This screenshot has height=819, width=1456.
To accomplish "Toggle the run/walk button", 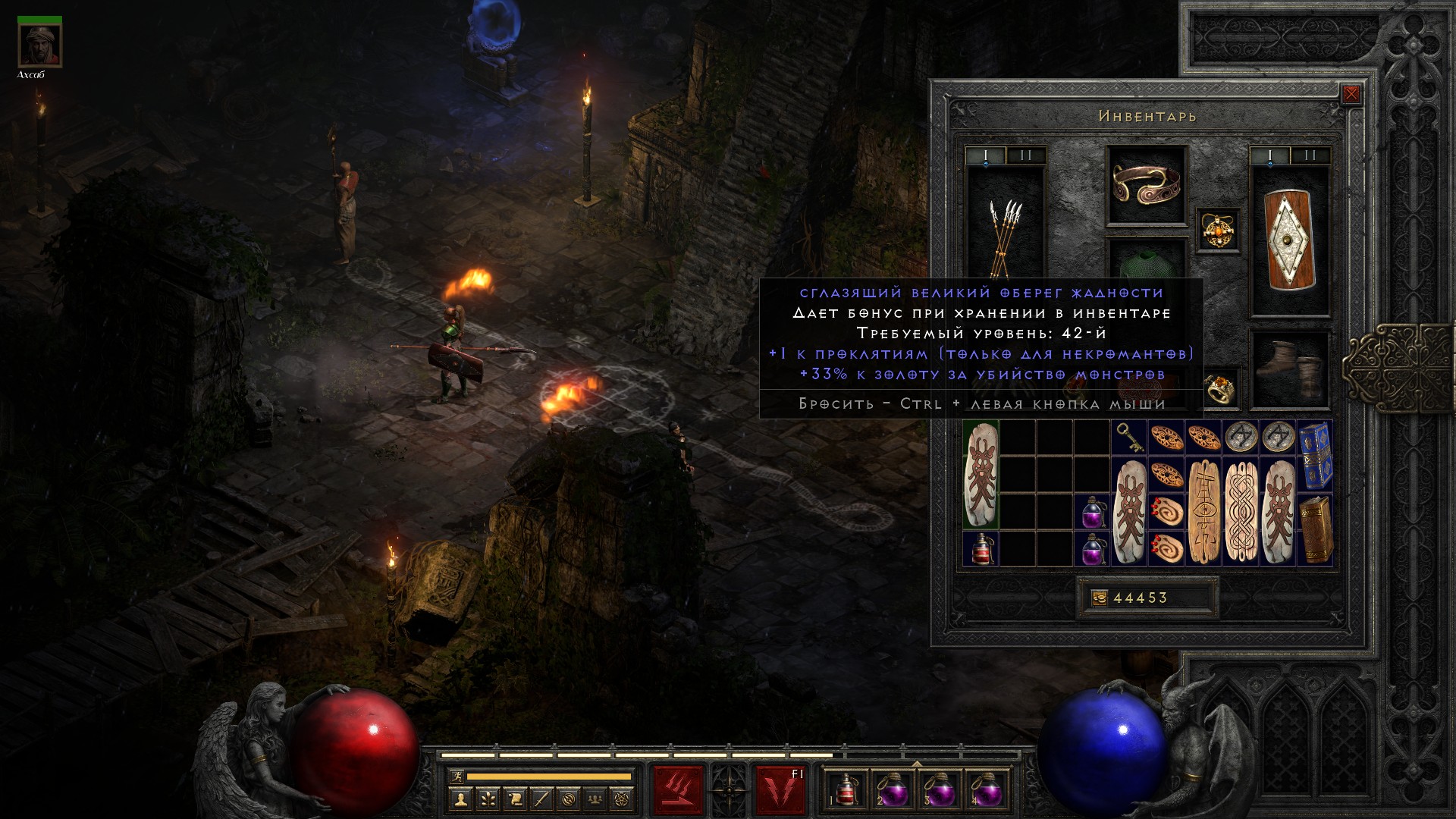I will pos(457,776).
